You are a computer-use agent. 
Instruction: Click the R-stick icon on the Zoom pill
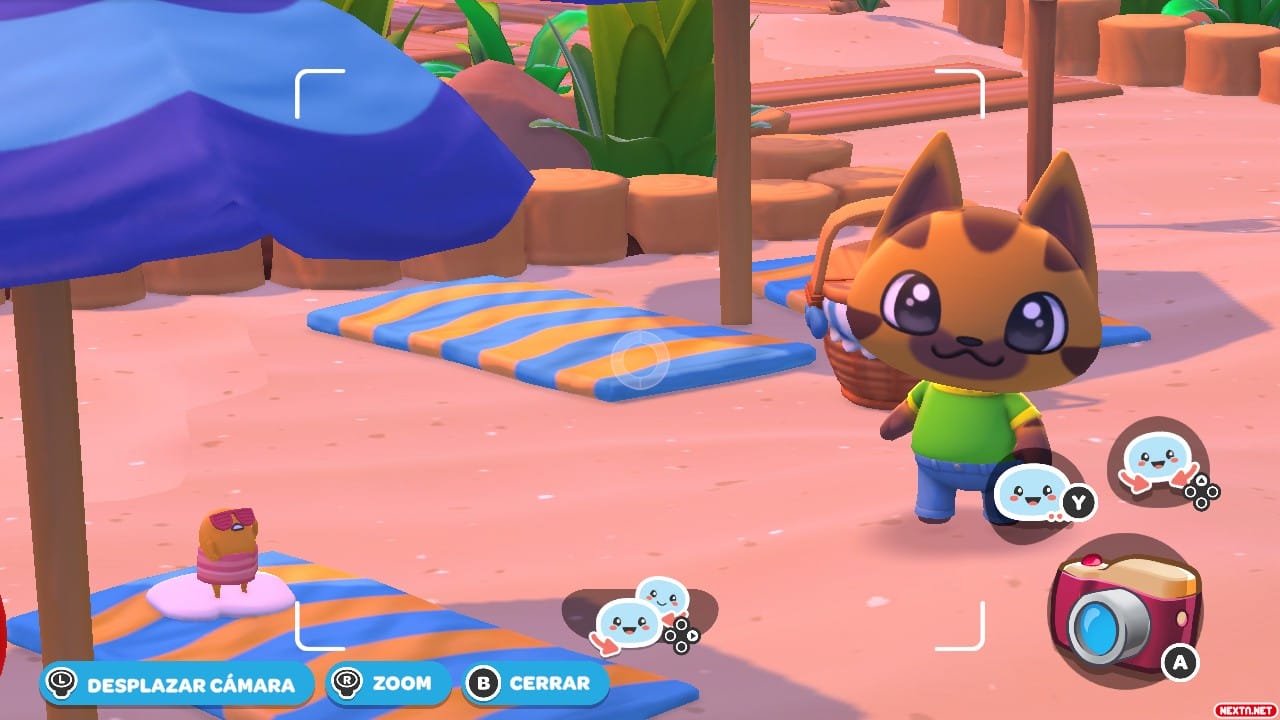[345, 684]
